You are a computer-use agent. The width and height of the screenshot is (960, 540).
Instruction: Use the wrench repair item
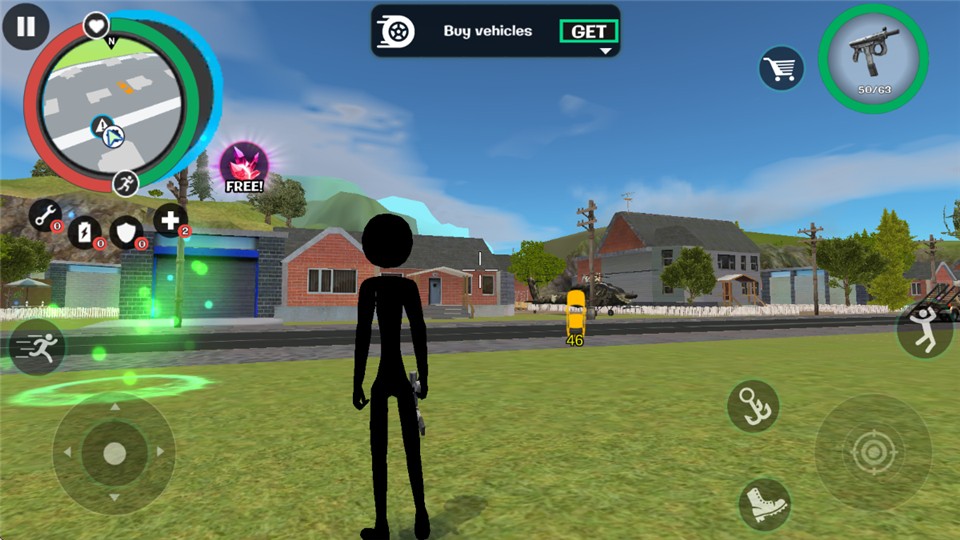click(x=45, y=214)
